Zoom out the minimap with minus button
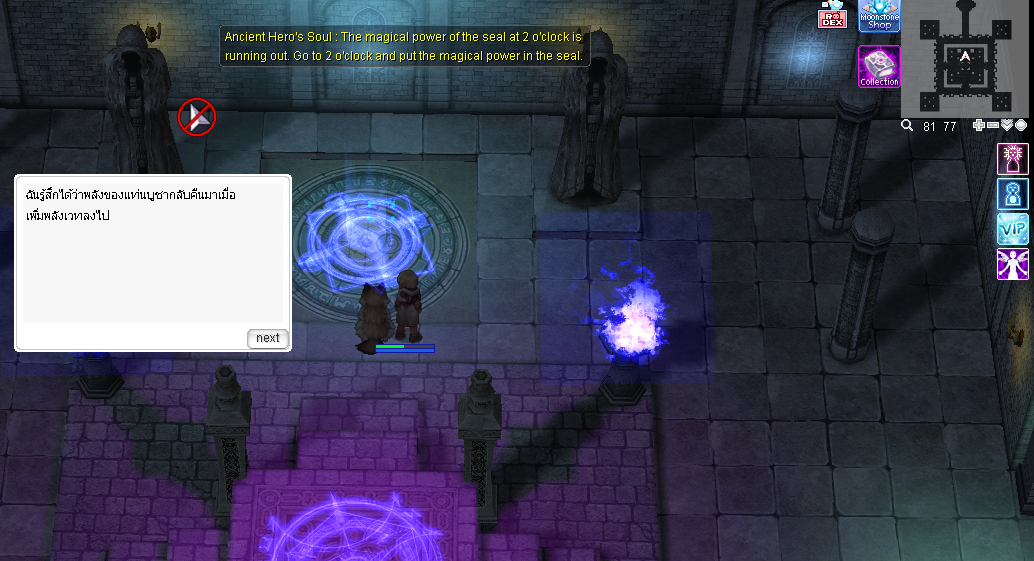The width and height of the screenshot is (1034, 561). click(x=993, y=126)
